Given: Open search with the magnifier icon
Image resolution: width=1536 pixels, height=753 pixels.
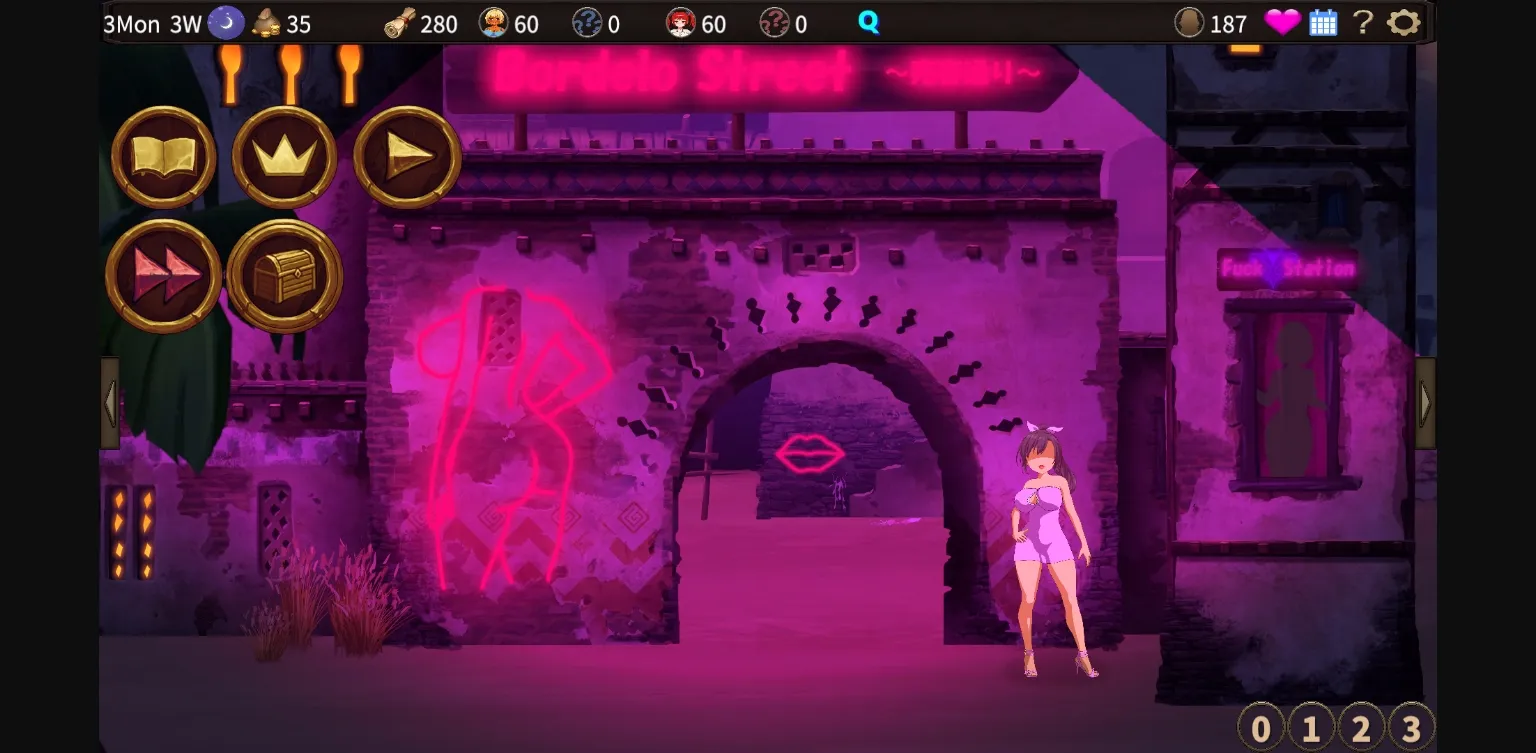Looking at the screenshot, I should pyautogui.click(x=868, y=20).
